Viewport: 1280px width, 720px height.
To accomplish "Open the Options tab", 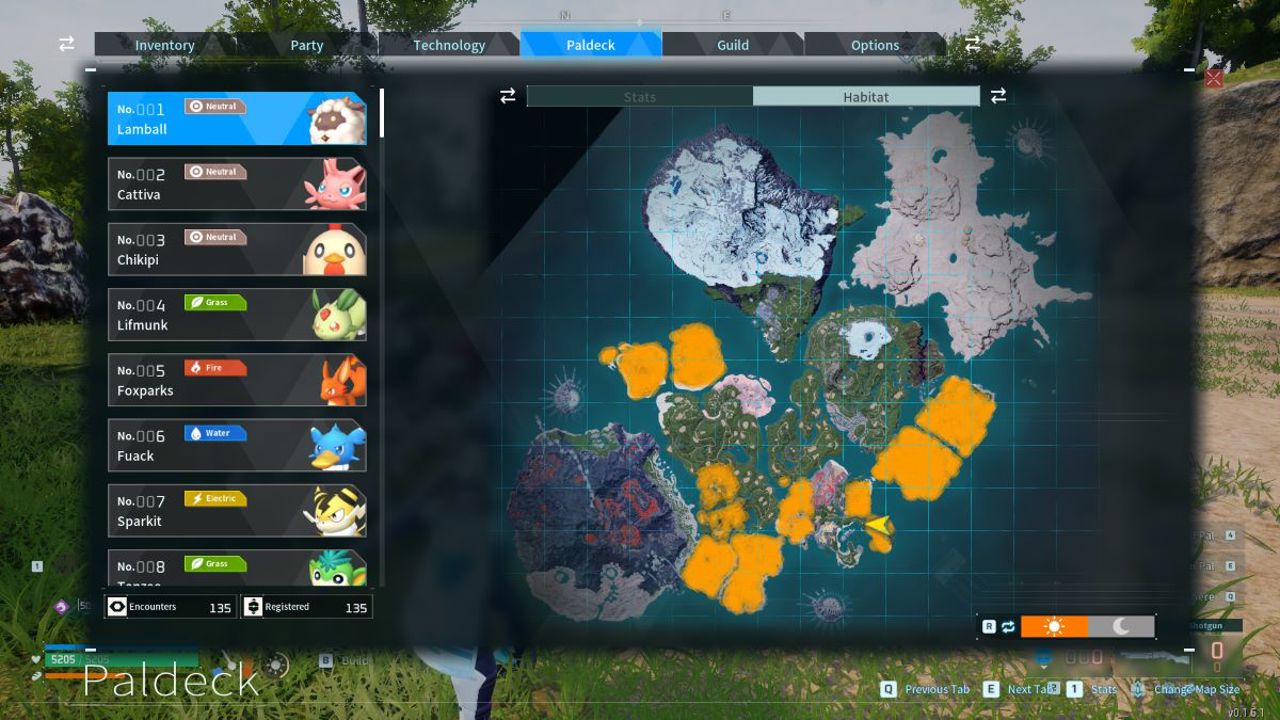I will point(875,45).
